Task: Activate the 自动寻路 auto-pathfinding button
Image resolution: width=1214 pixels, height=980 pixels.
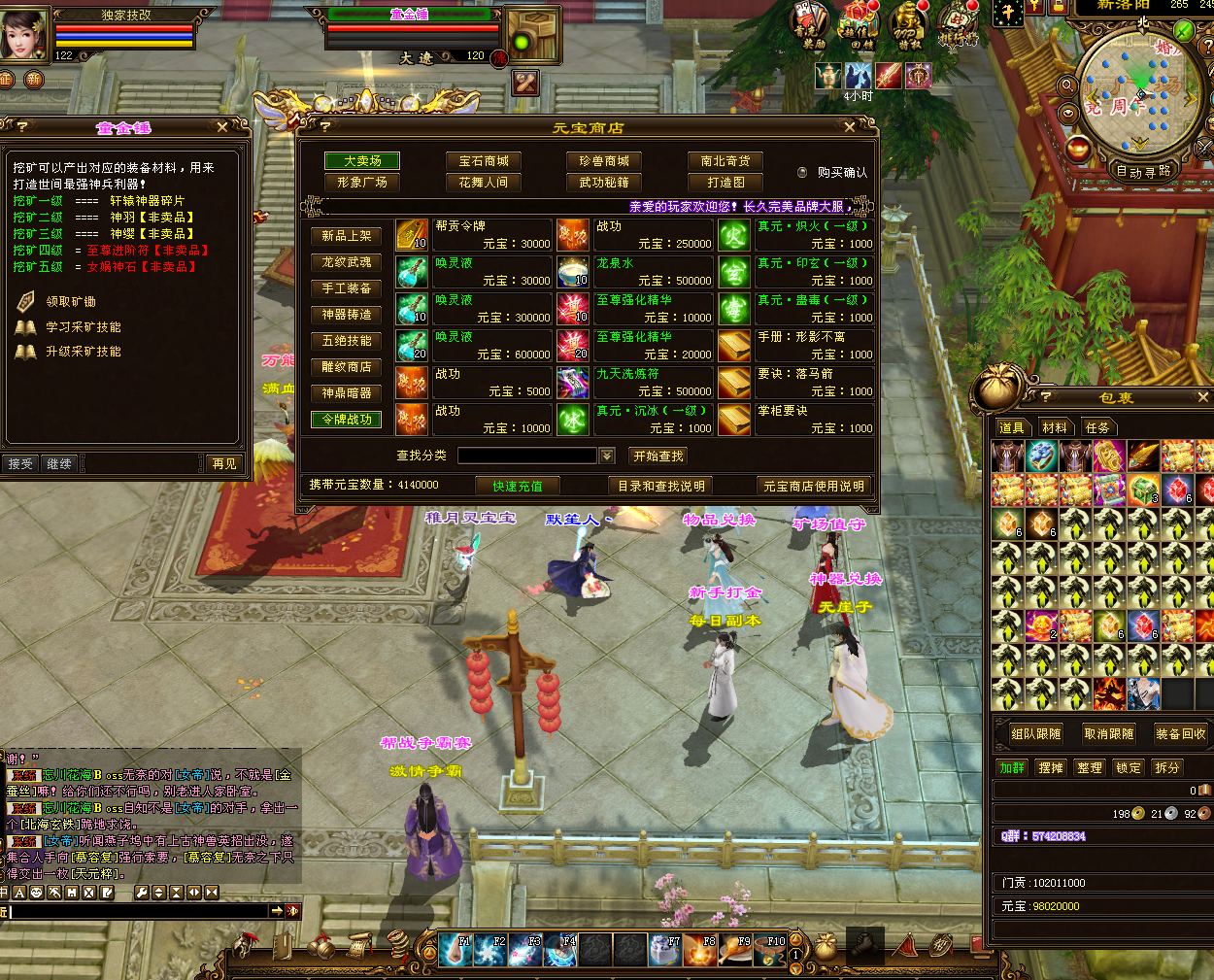Action: 1143,172
